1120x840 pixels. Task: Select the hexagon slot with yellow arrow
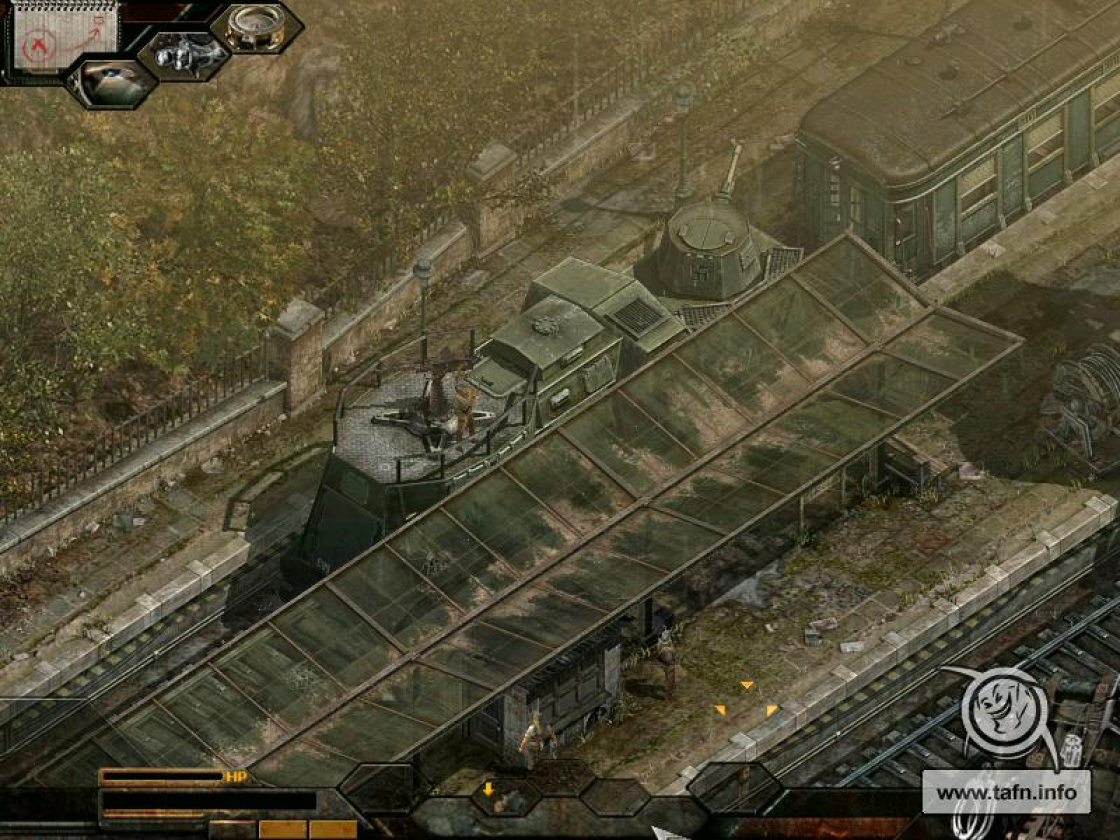pos(505,795)
